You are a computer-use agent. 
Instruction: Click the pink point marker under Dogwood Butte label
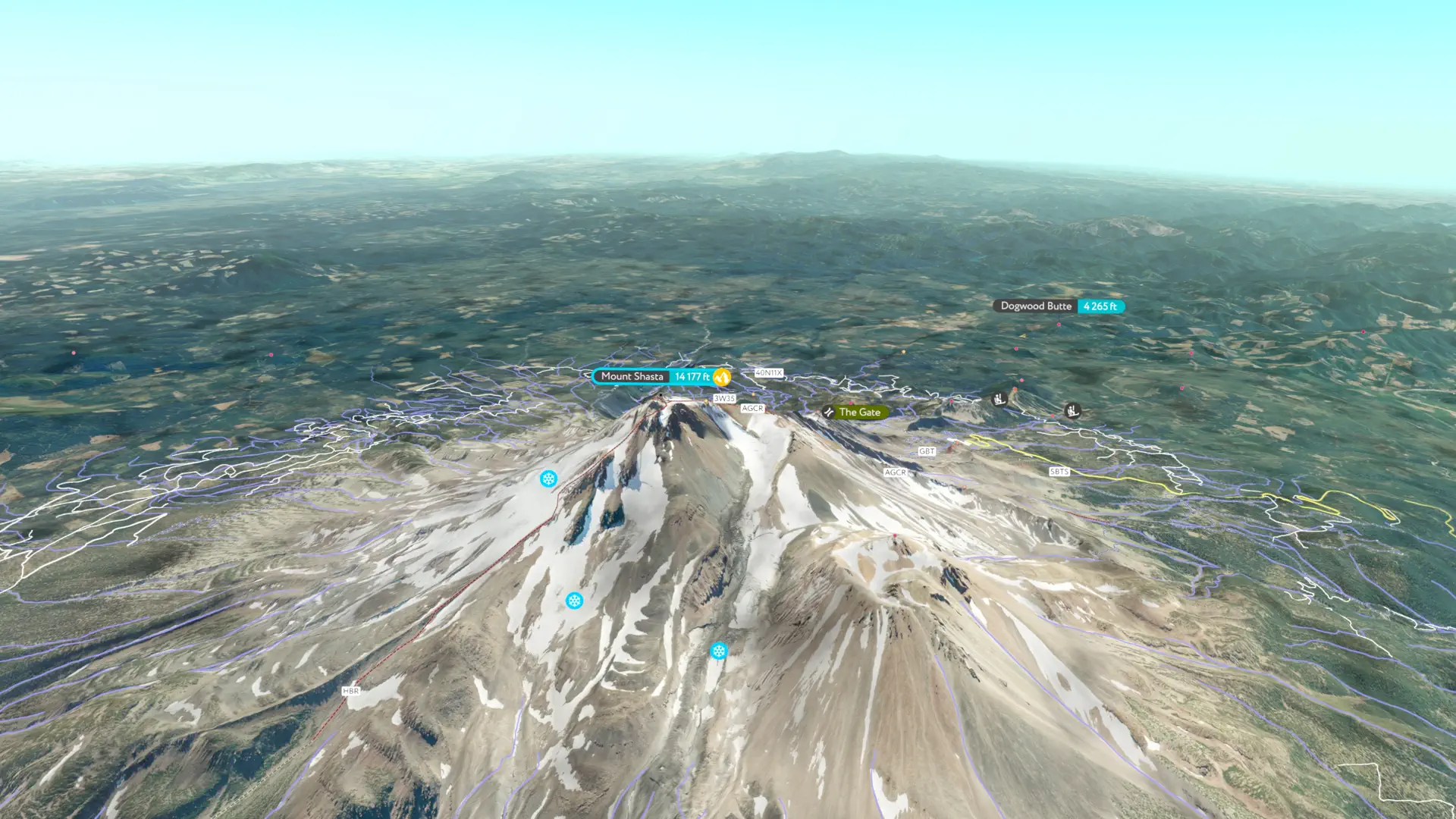coord(1059,325)
